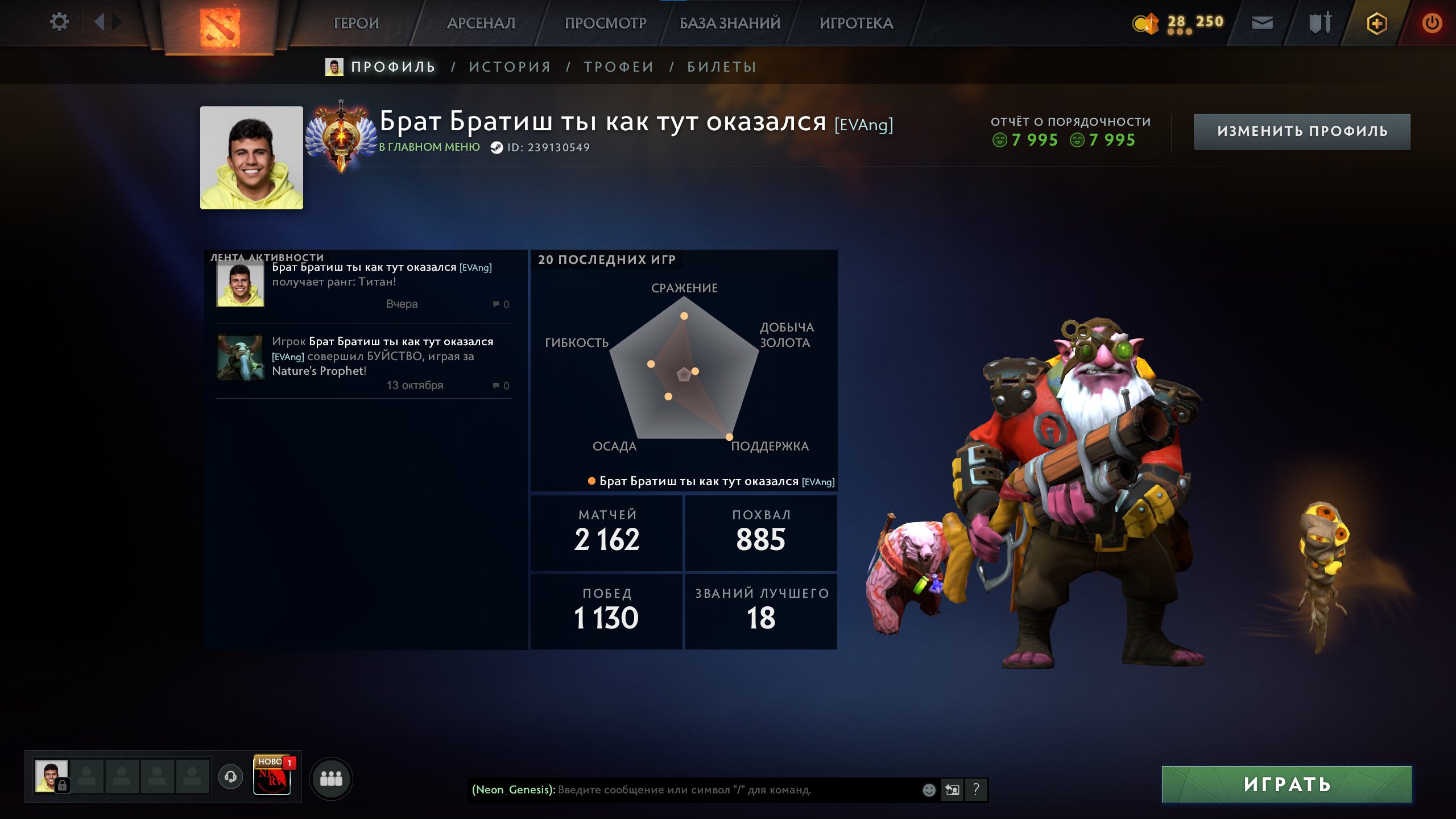The image size is (1456, 819).
Task: Open the ГЕРОИ menu
Action: 357,23
